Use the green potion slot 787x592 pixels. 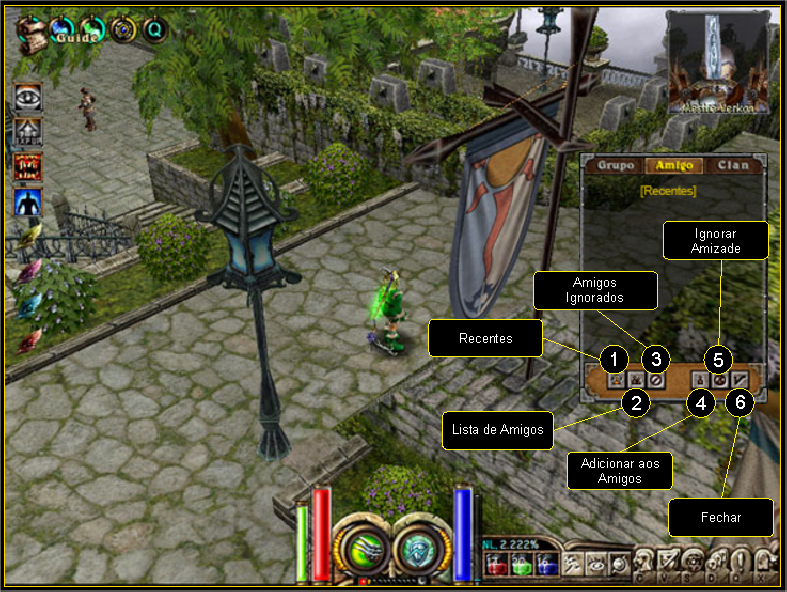pos(519,567)
